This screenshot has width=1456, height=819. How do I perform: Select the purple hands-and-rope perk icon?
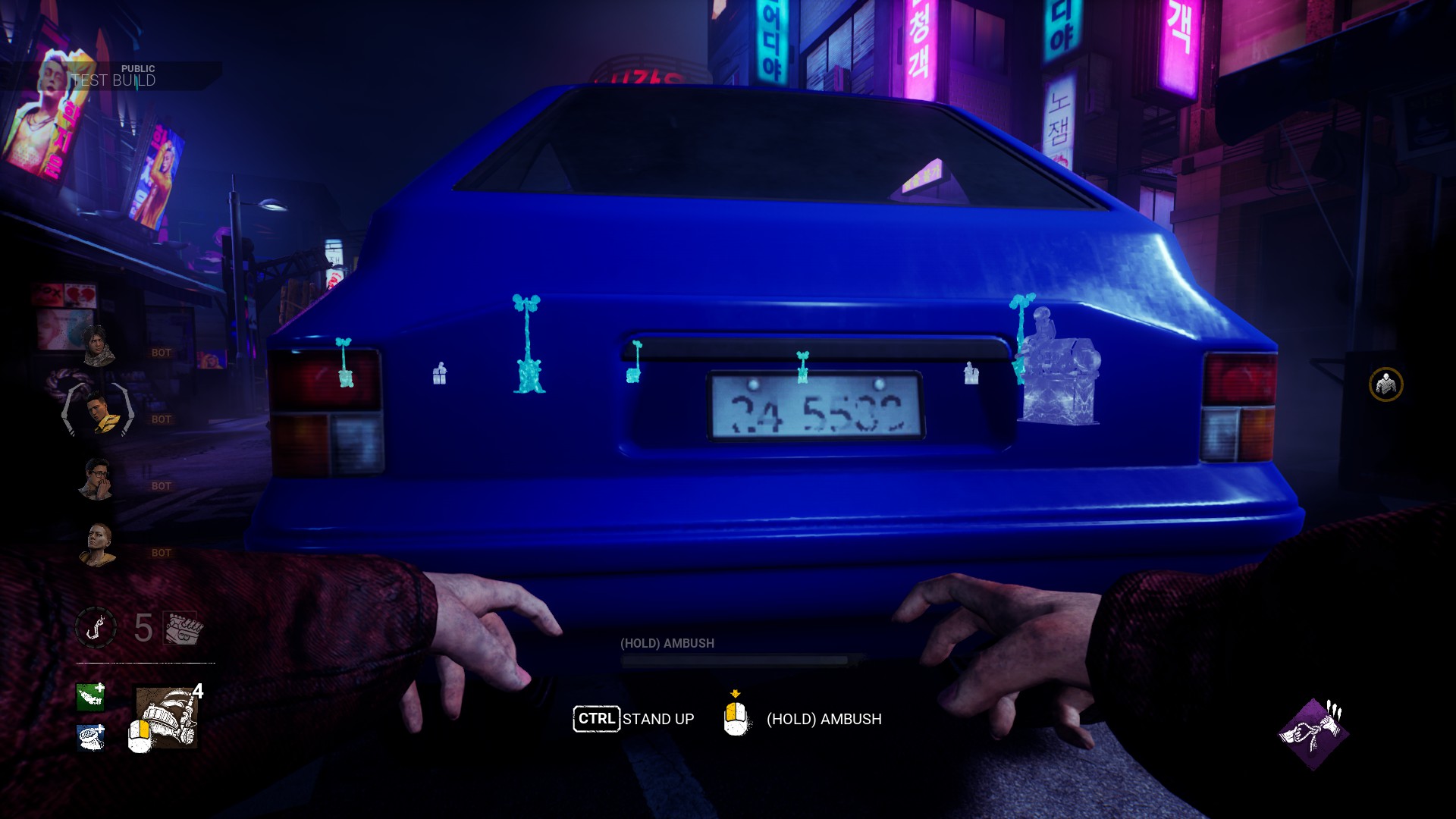click(x=1313, y=734)
